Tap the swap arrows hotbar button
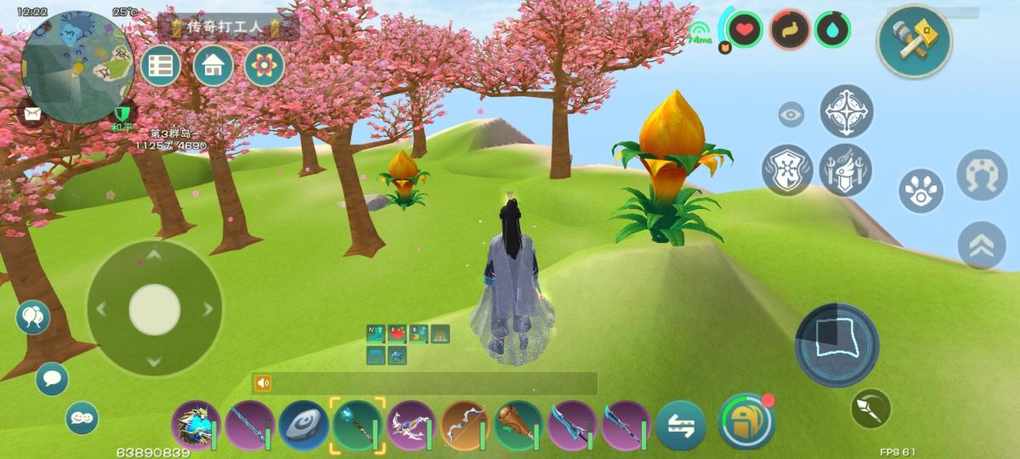1020x459 pixels. tap(681, 425)
